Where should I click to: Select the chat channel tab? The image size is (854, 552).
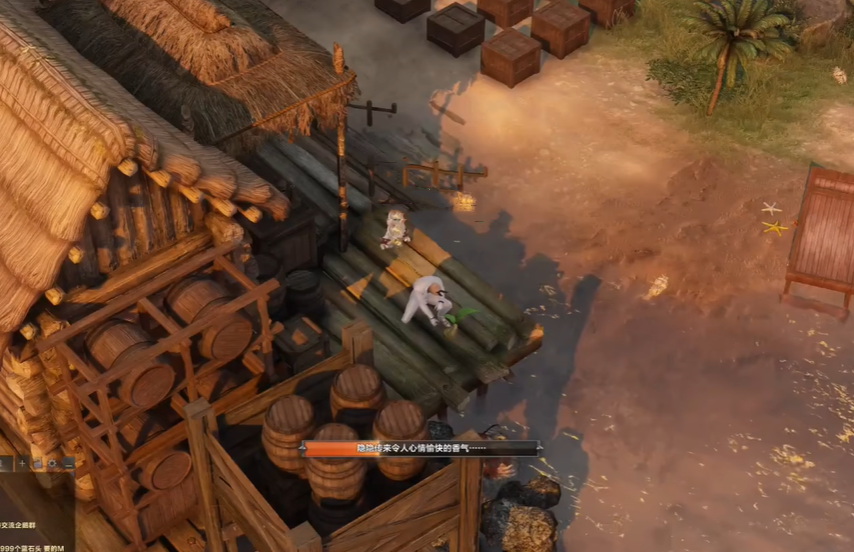[x=5, y=464]
